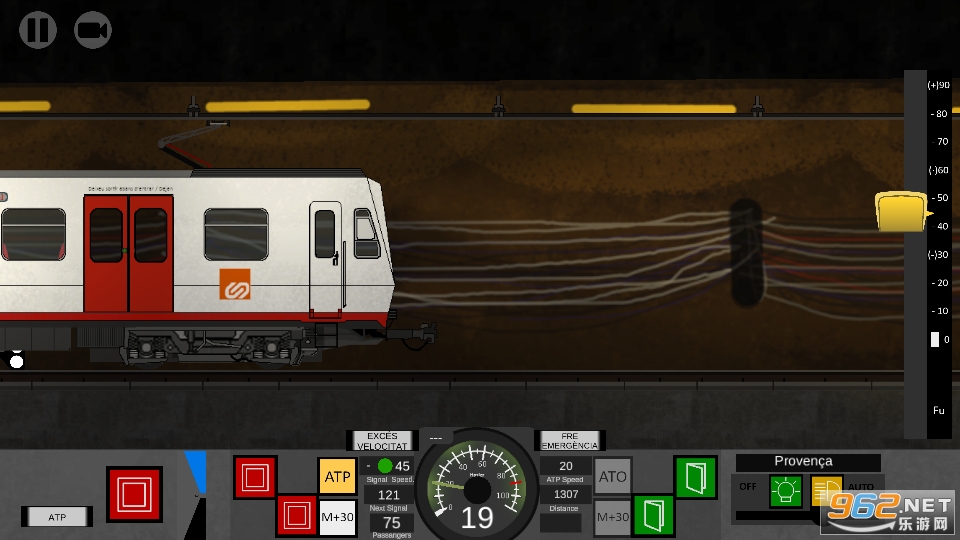
Task: Pause the game with the pause button
Action: click(x=38, y=30)
